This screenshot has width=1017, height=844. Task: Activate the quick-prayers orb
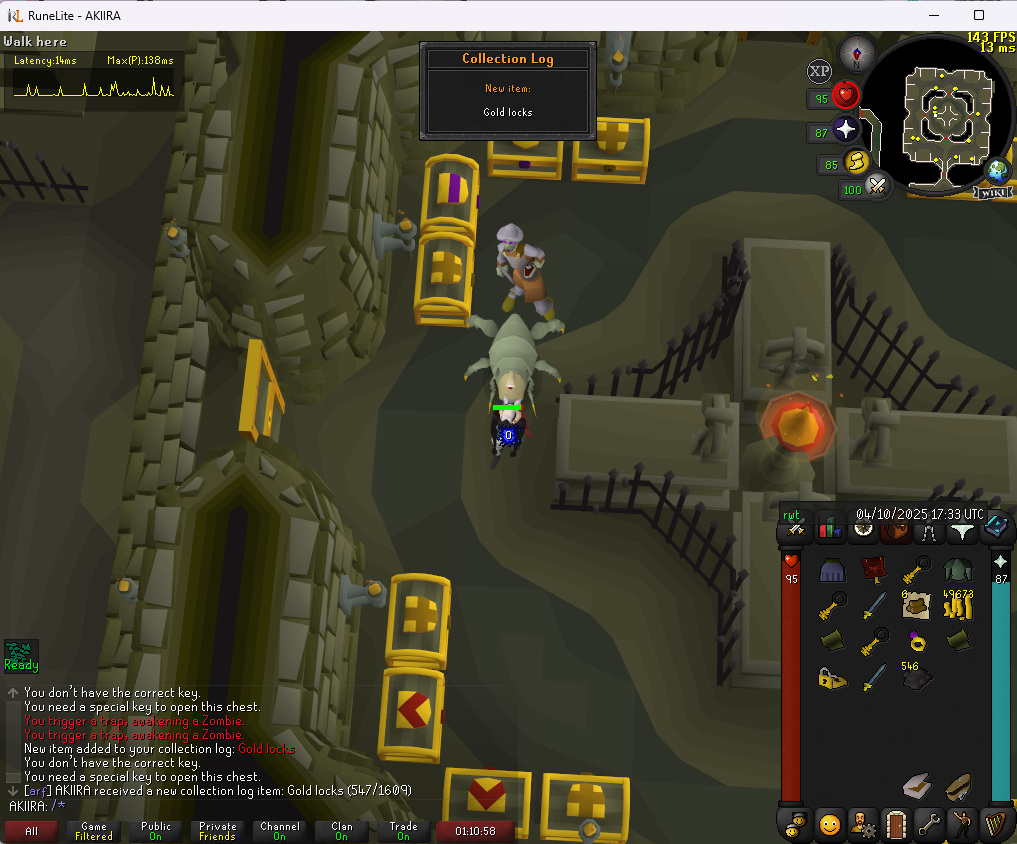[x=846, y=130]
